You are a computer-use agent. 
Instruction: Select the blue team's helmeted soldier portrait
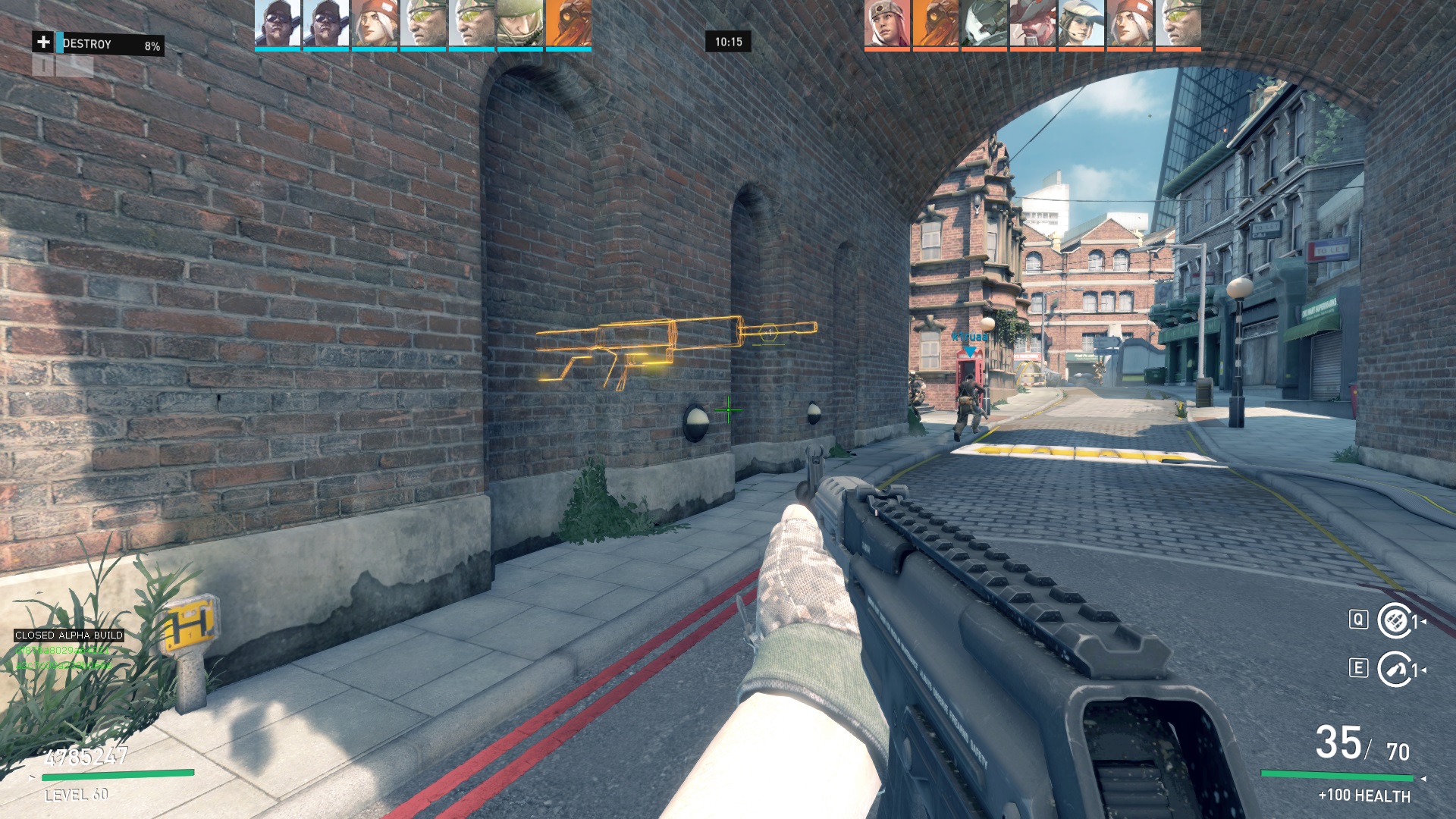[520, 24]
